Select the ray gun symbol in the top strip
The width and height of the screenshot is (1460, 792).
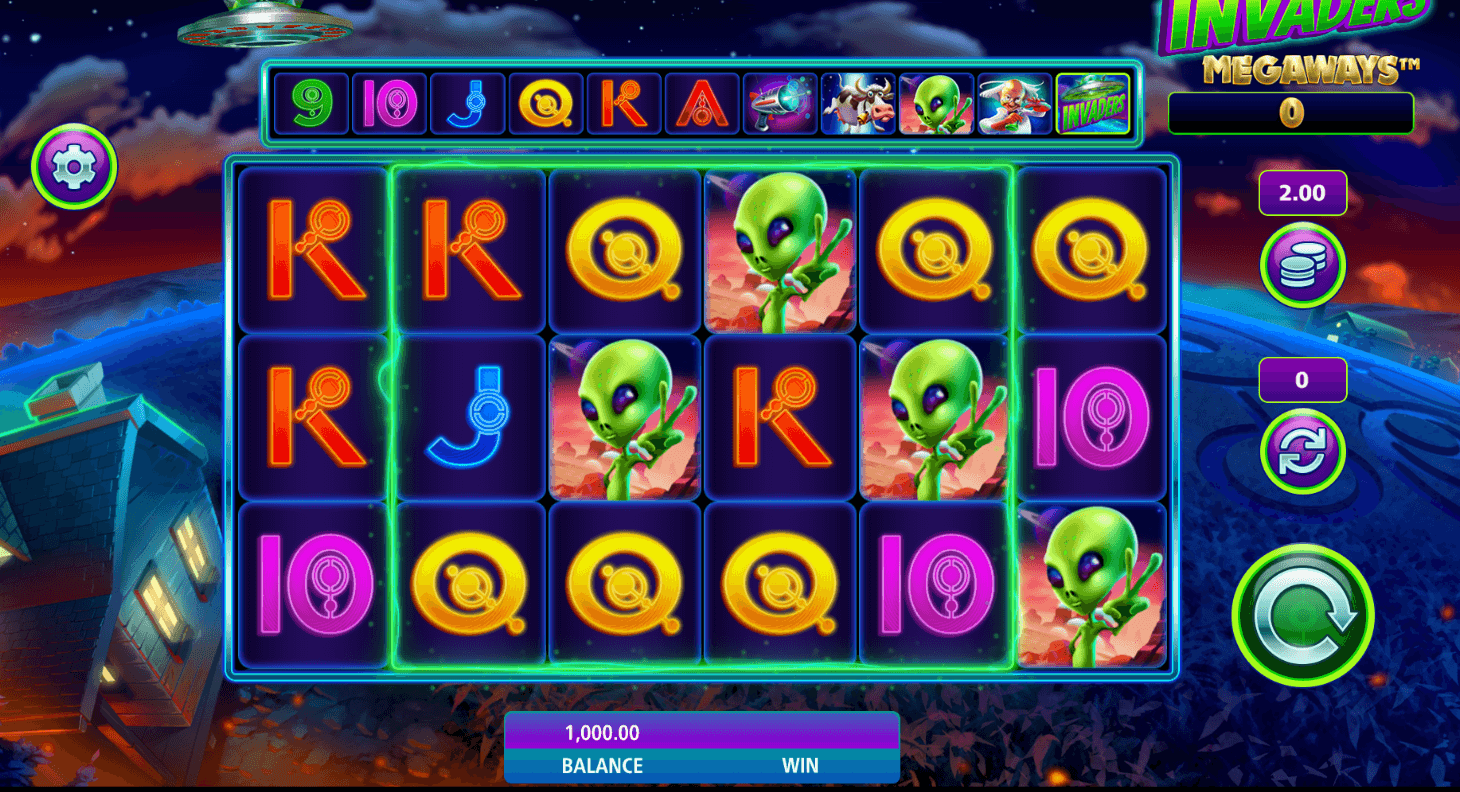click(x=780, y=104)
